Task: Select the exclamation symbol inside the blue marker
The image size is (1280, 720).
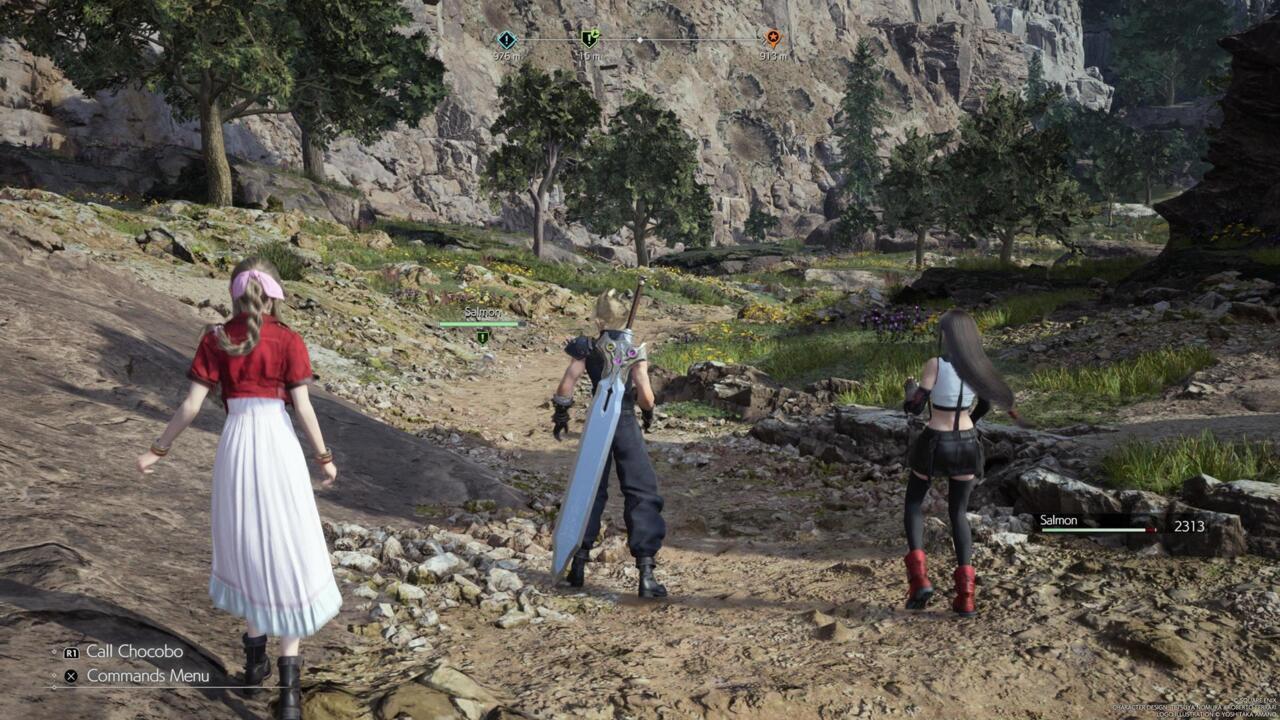Action: coord(506,41)
